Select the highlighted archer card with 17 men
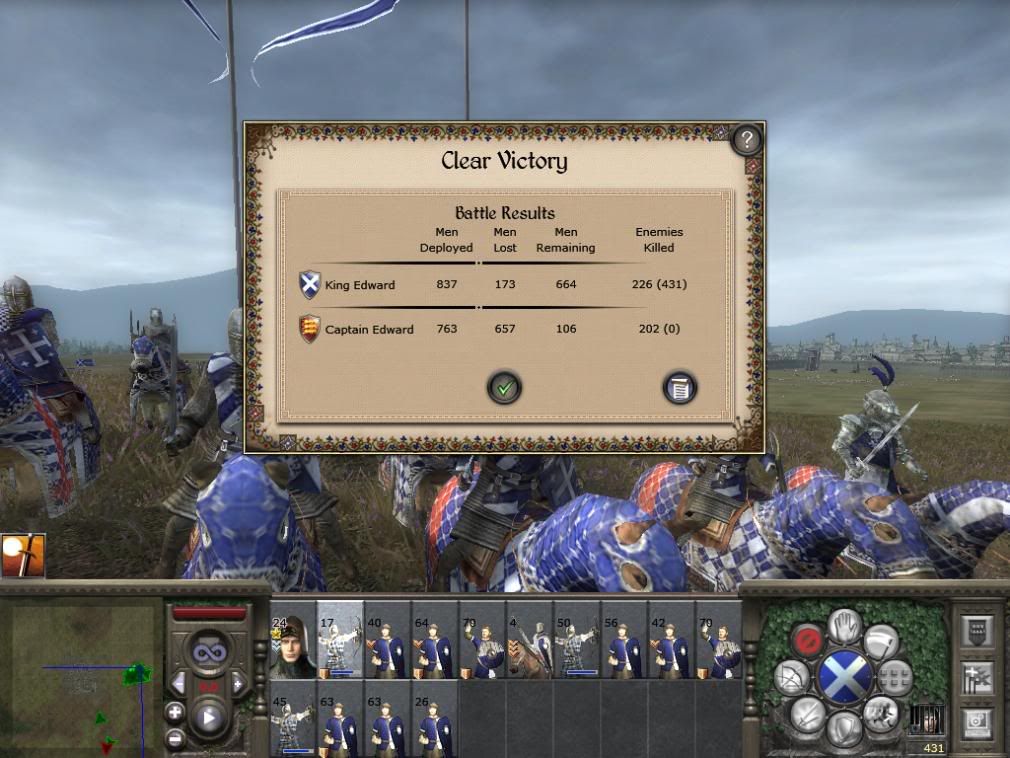 click(x=340, y=640)
